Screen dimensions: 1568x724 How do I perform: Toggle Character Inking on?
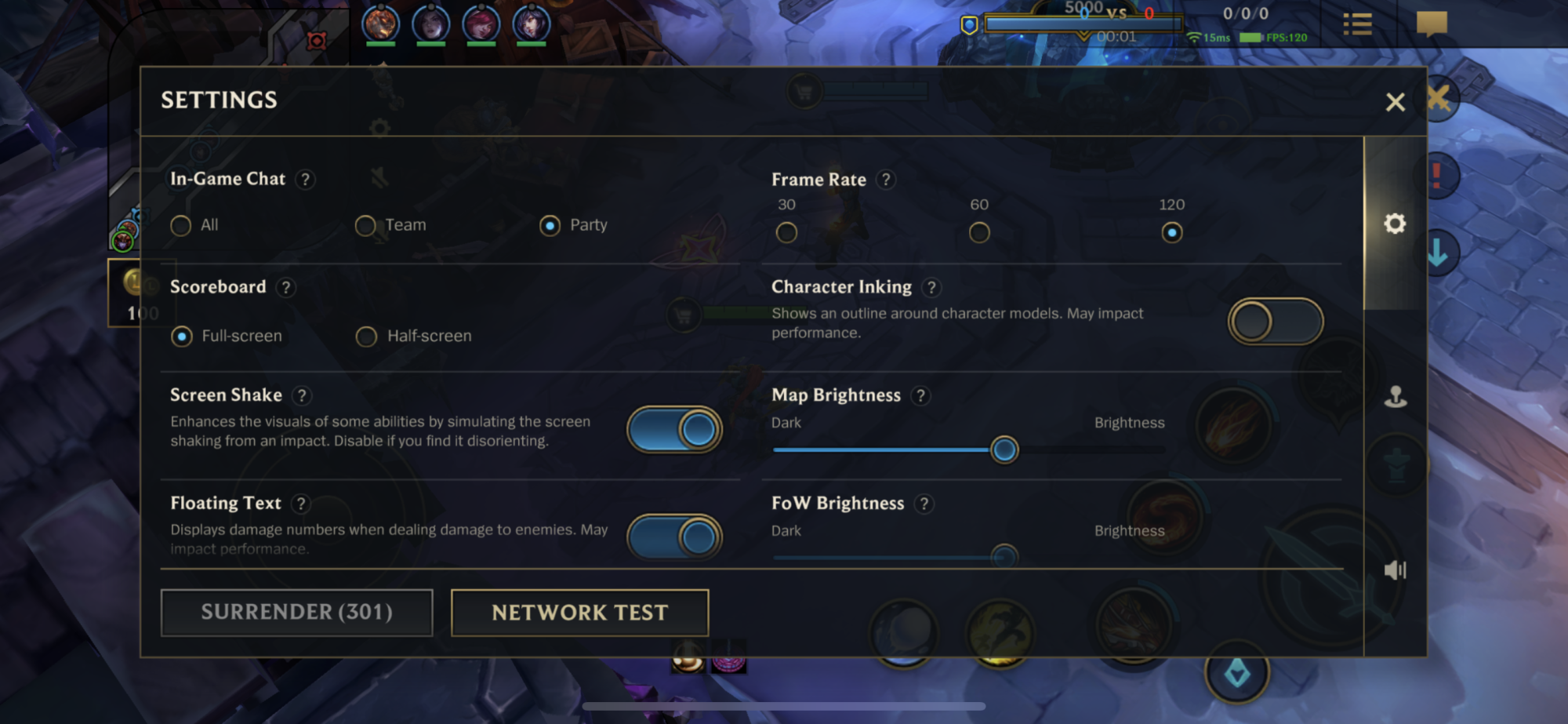click(1275, 322)
